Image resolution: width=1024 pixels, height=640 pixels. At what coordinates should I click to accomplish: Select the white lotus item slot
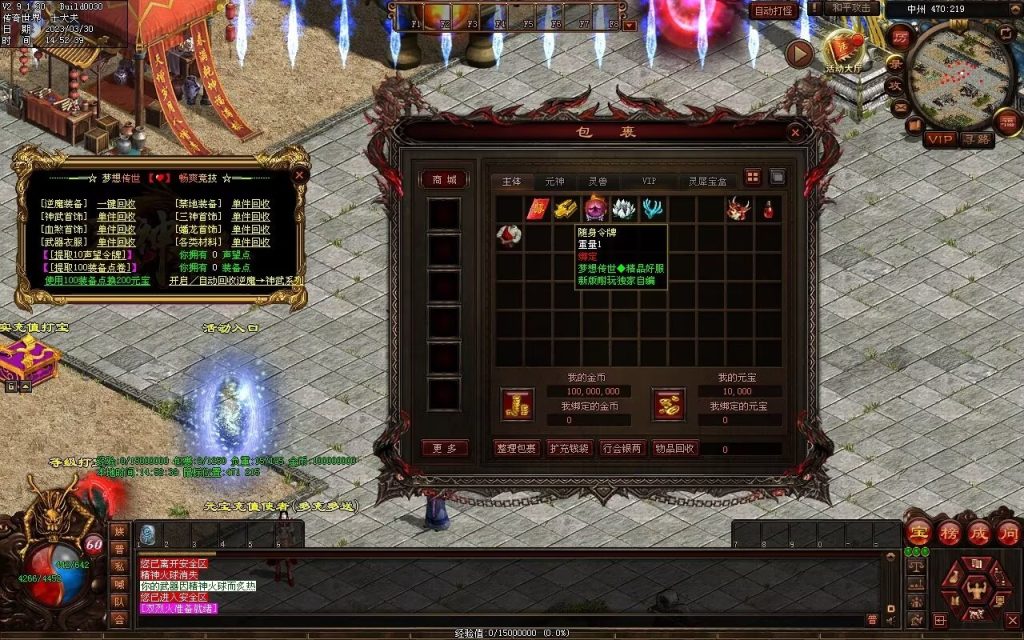point(624,209)
